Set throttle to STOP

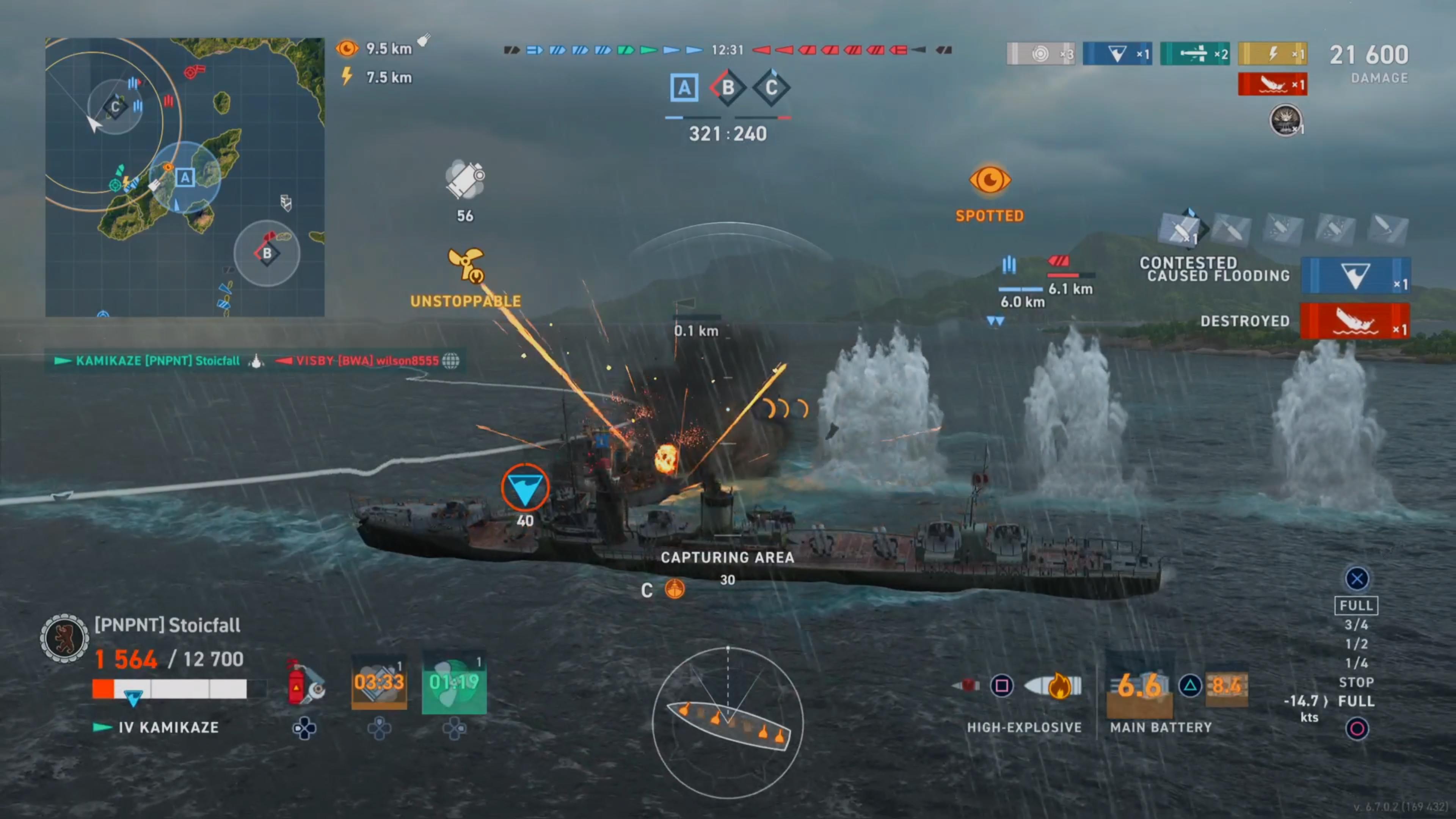pyautogui.click(x=1356, y=682)
